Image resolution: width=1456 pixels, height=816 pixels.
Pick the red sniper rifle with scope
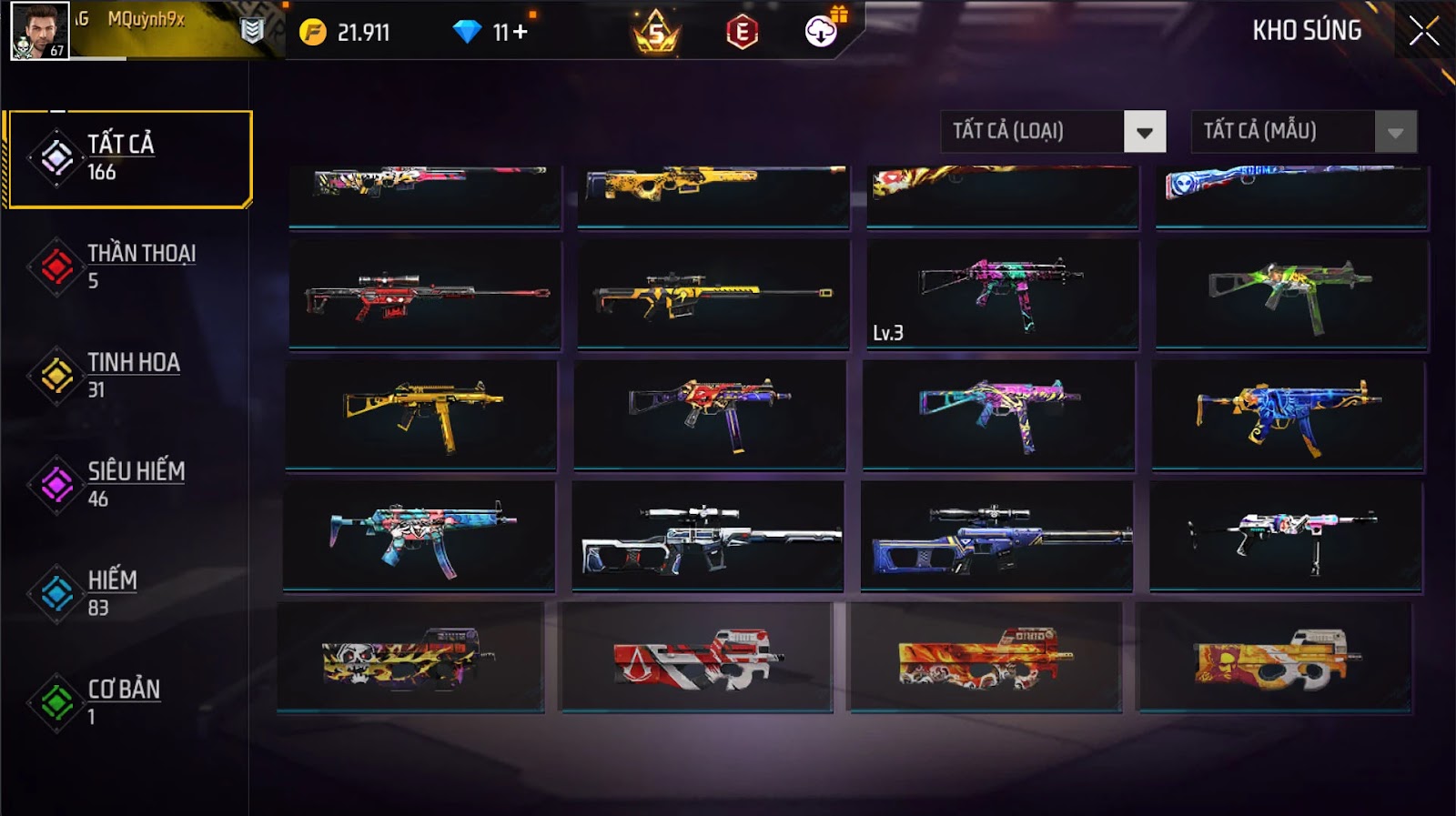(x=425, y=295)
